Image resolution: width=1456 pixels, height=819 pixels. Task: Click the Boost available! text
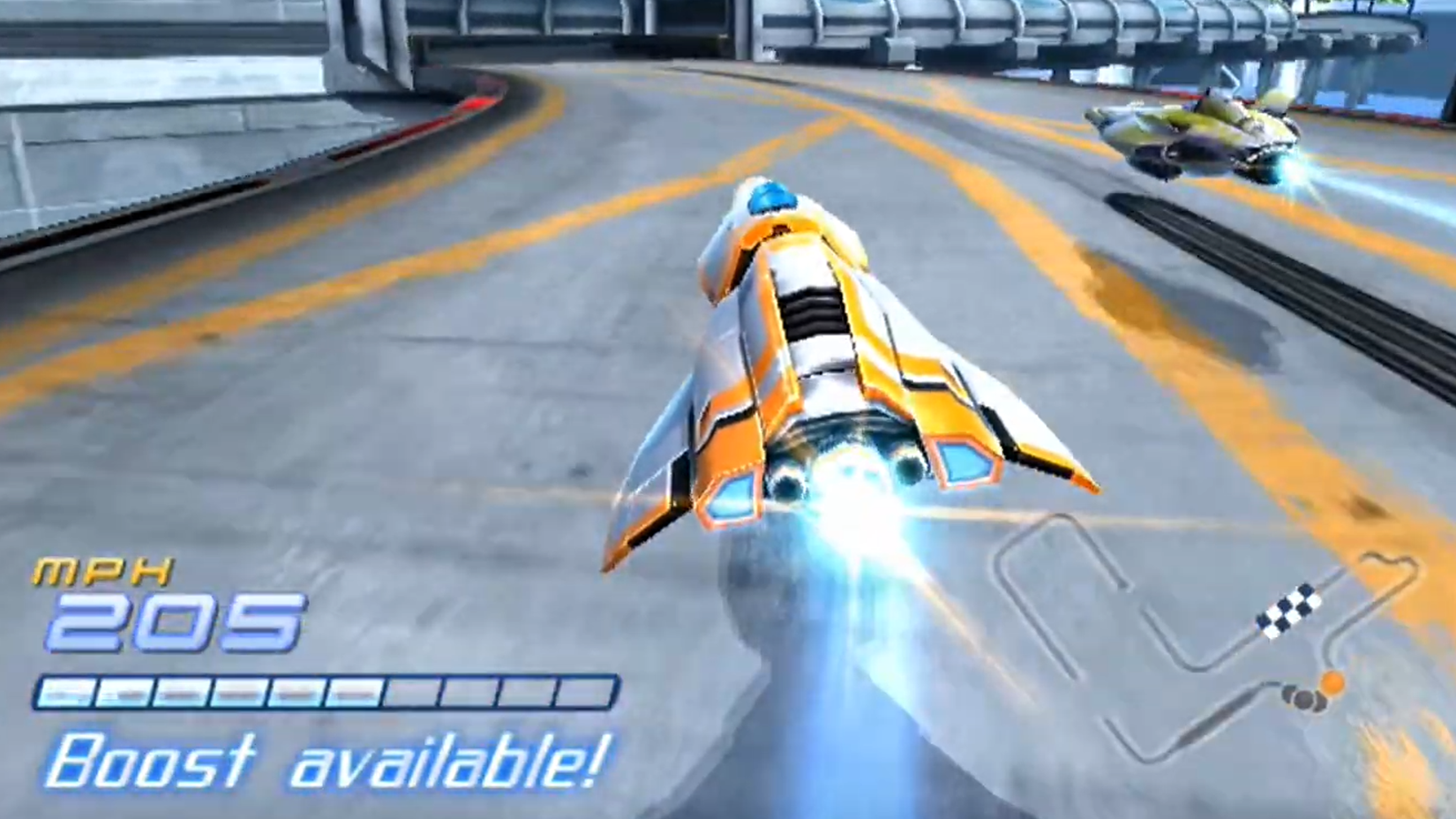[x=326, y=762]
